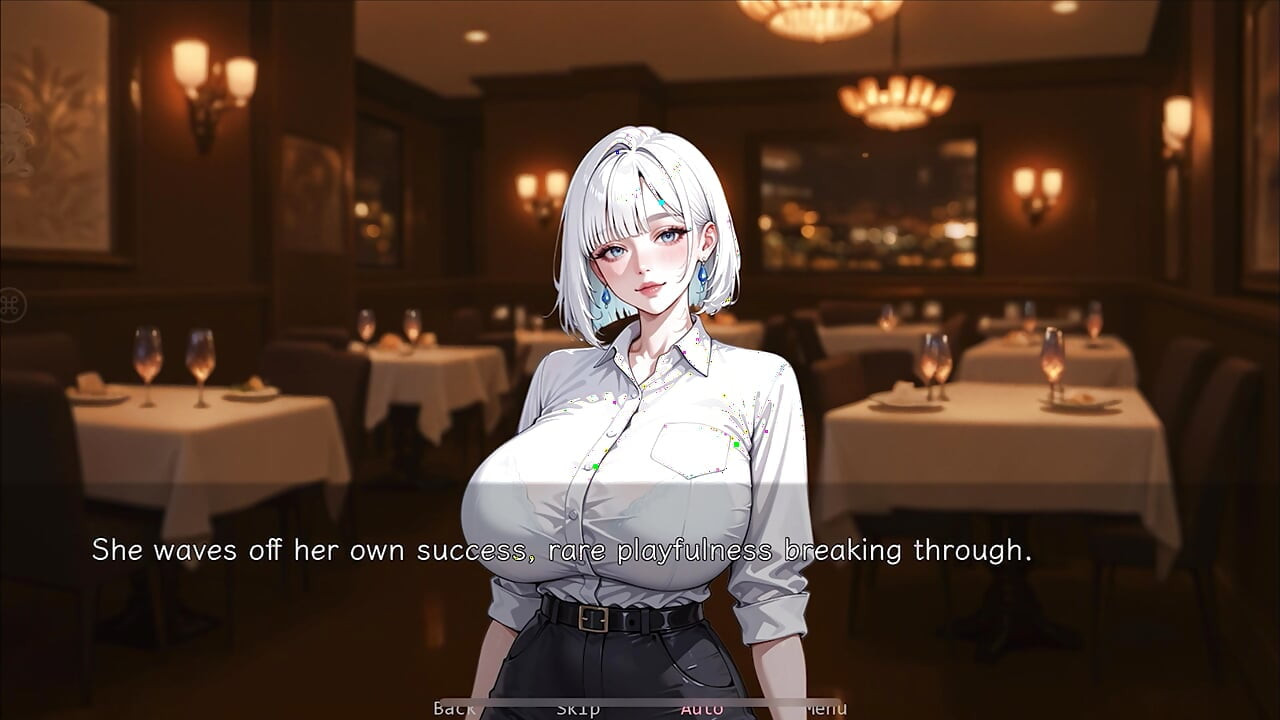Rewind dialogue using the Back control
Image resolution: width=1280 pixels, height=720 pixels.
tap(453, 707)
